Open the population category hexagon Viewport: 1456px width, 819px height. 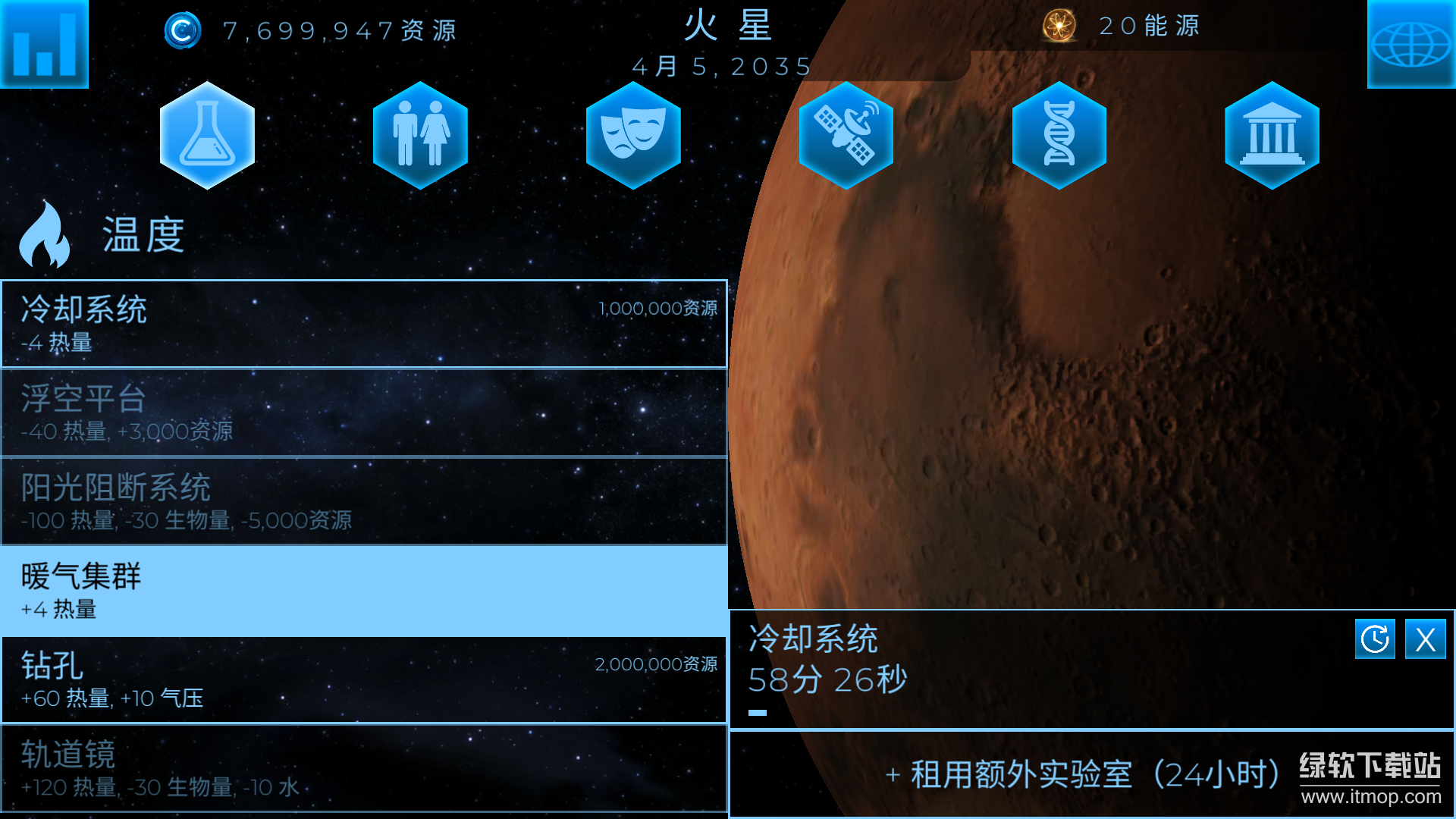click(420, 135)
